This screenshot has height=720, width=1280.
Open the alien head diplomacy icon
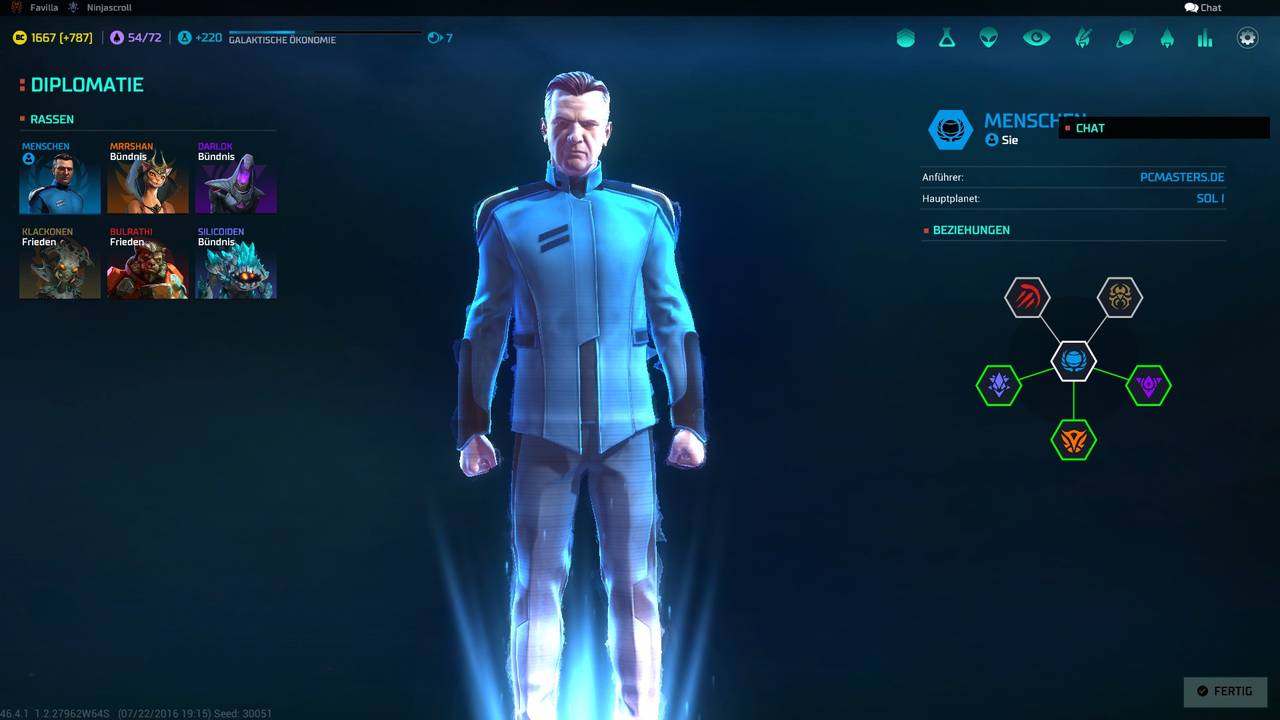[989, 38]
